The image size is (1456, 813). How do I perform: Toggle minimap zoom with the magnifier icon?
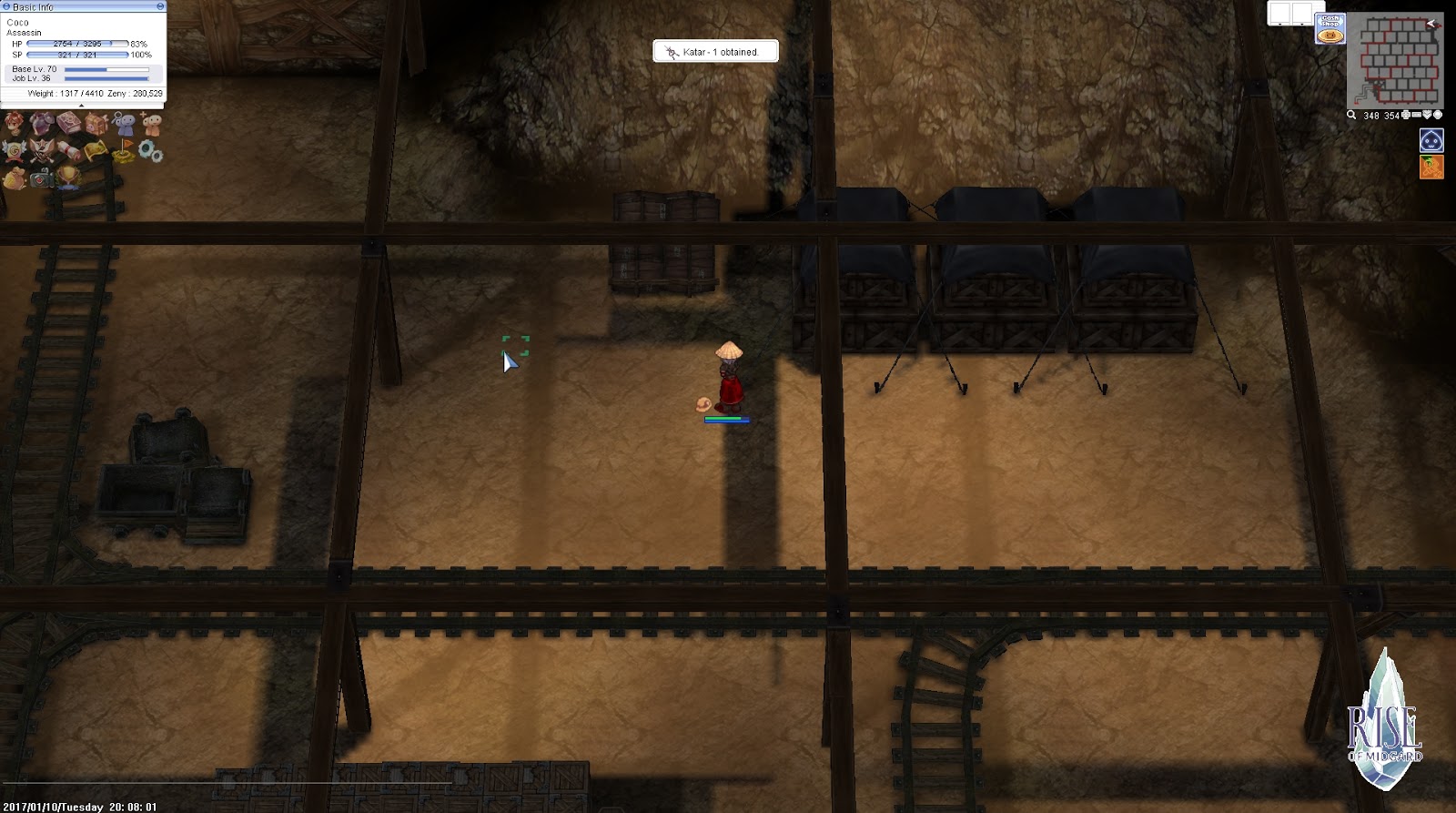pyautogui.click(x=1352, y=116)
